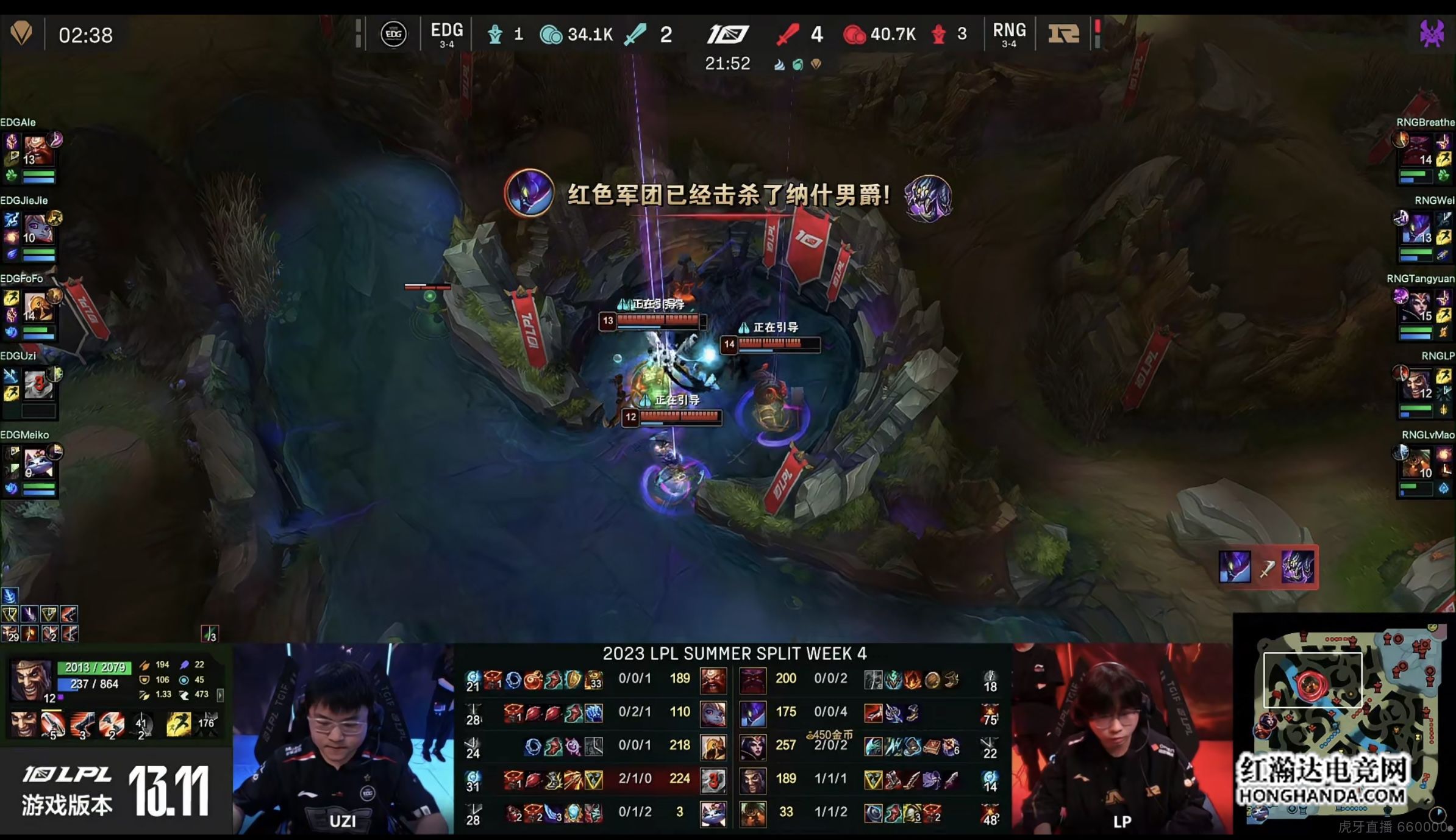Open the Uzi player camera feed
This screenshot has width=1456, height=840.
pos(343,739)
